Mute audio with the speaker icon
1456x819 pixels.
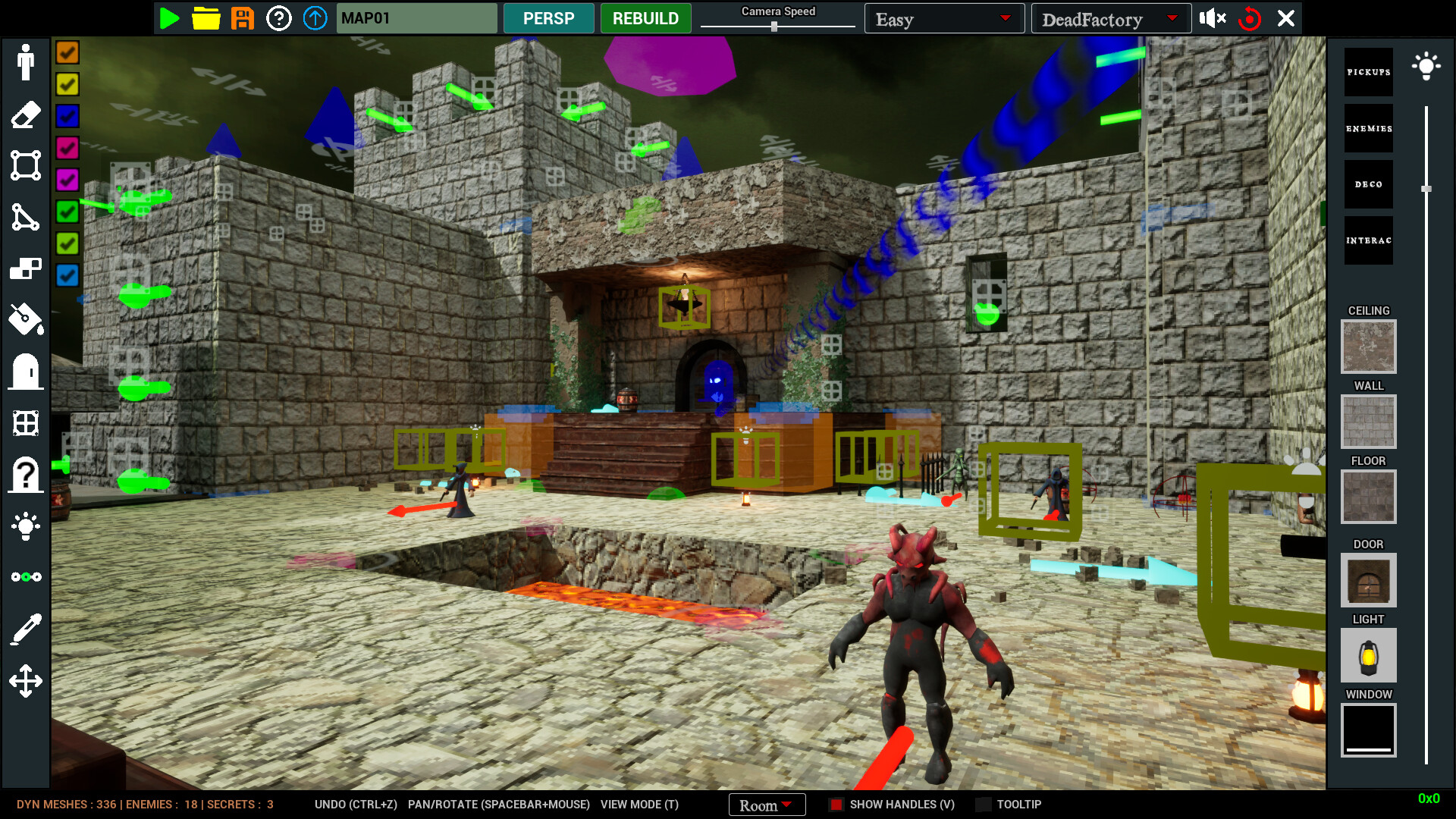click(1212, 17)
